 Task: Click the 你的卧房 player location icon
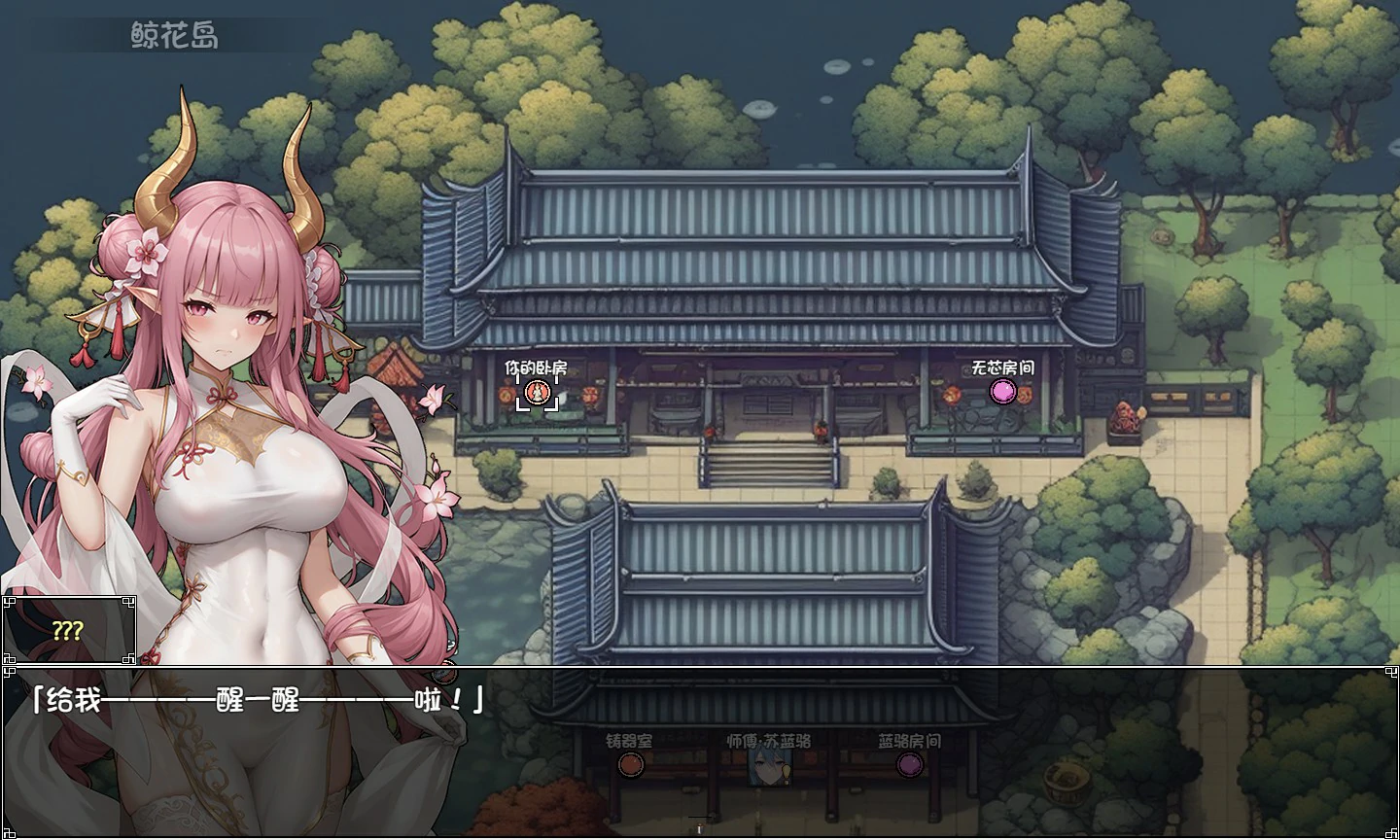point(538,393)
